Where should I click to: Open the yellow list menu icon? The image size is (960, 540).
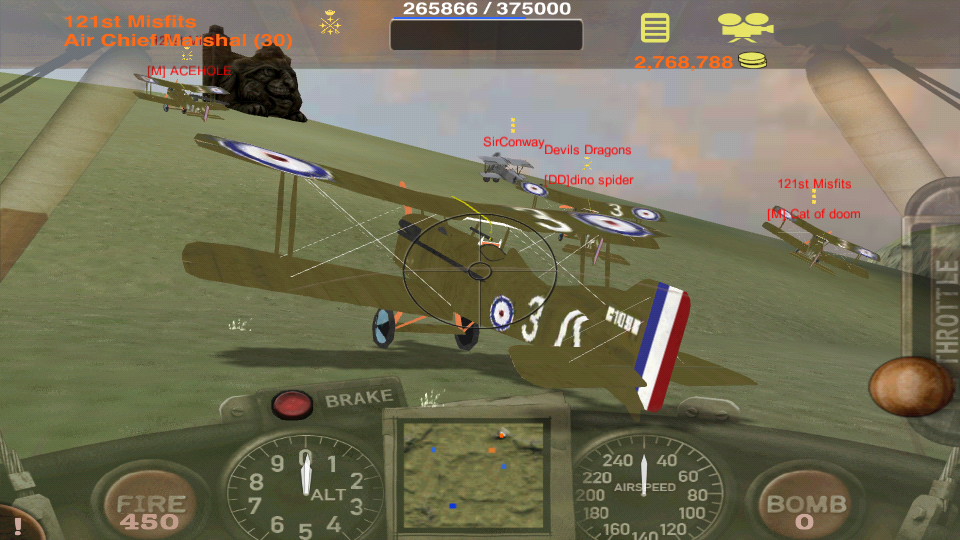tap(655, 28)
